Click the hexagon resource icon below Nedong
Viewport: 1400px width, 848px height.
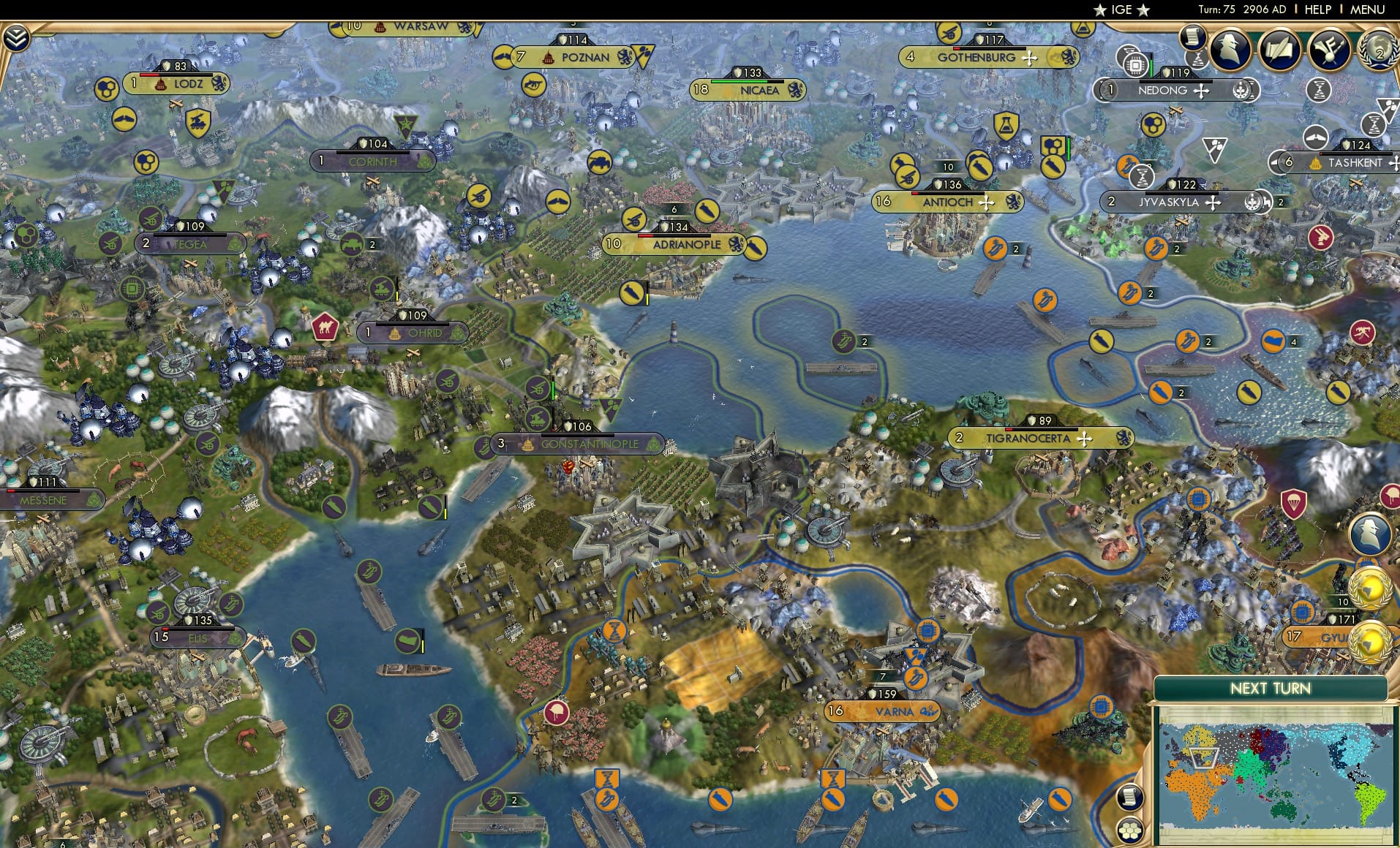(x=1154, y=124)
